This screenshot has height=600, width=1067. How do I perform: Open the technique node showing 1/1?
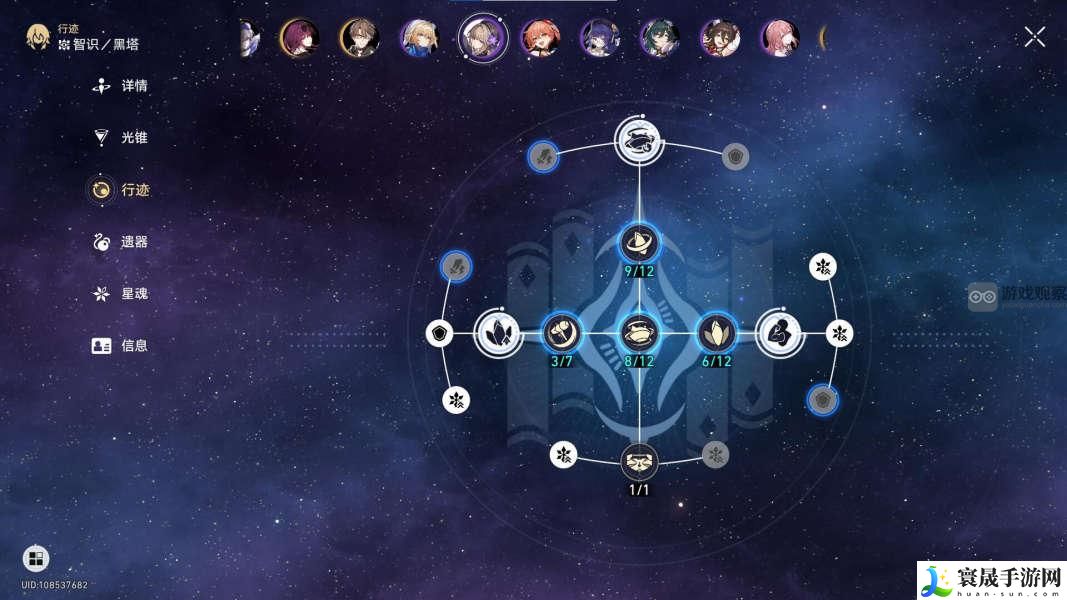[x=638, y=461]
